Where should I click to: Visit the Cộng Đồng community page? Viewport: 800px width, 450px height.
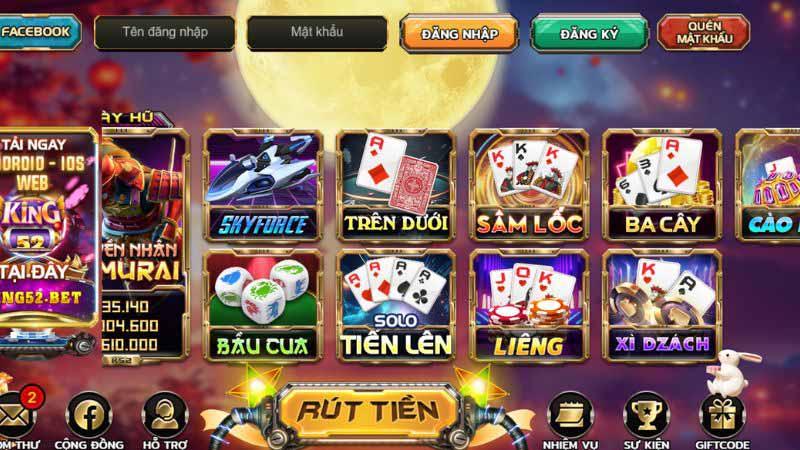88,413
